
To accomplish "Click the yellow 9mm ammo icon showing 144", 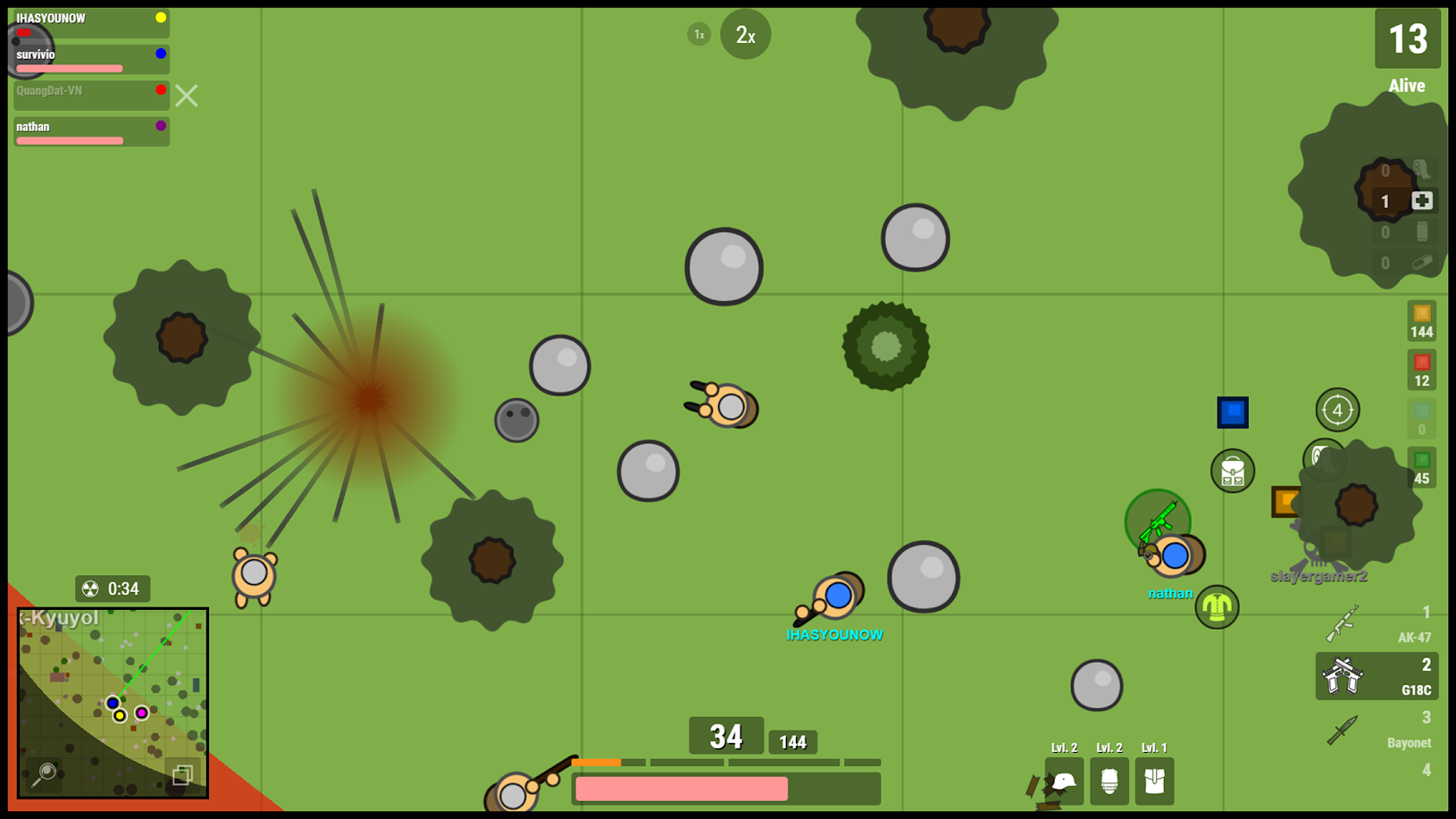I will (x=1423, y=322).
